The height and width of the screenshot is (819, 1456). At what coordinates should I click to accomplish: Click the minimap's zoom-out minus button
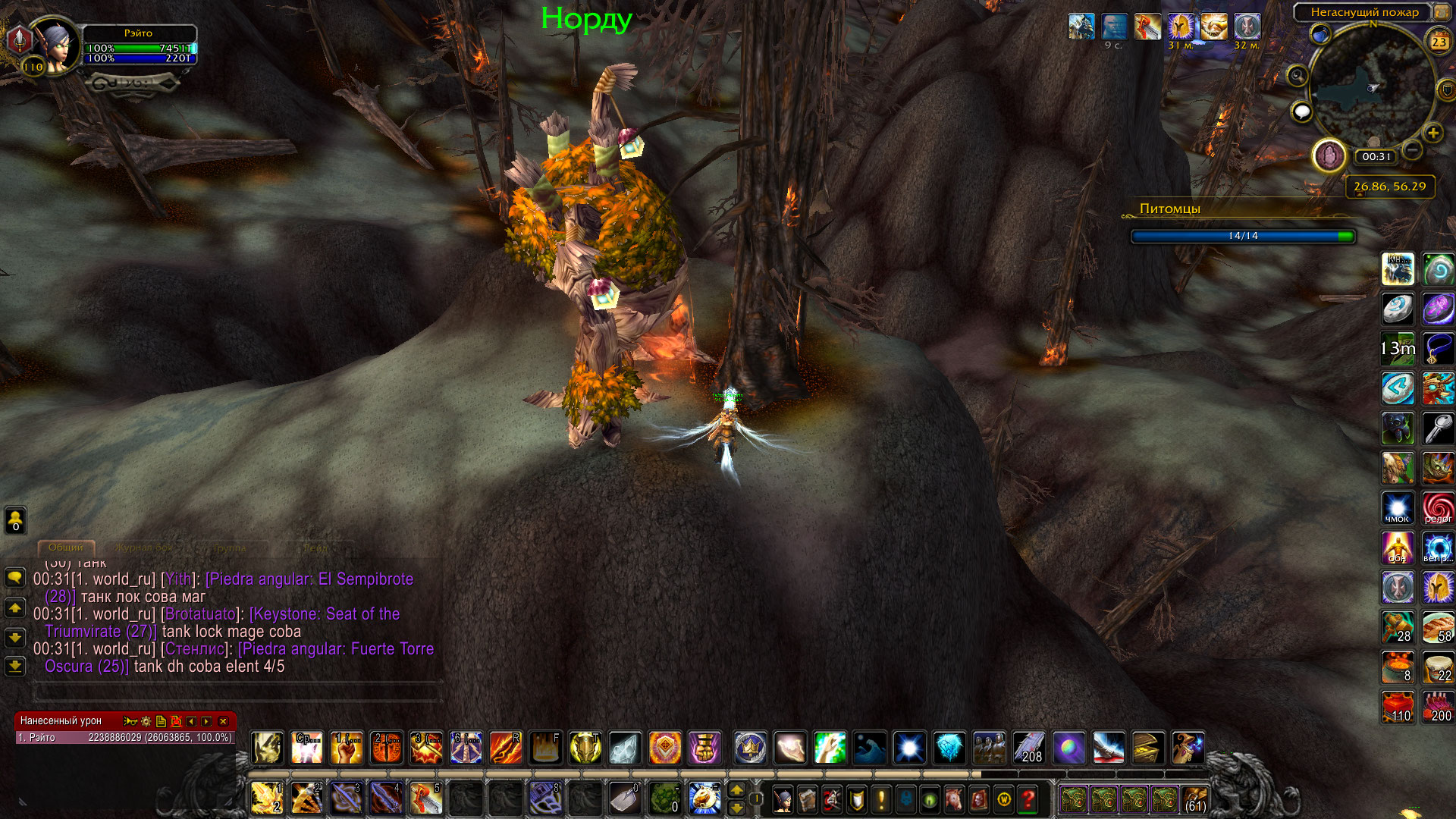coord(1411,149)
